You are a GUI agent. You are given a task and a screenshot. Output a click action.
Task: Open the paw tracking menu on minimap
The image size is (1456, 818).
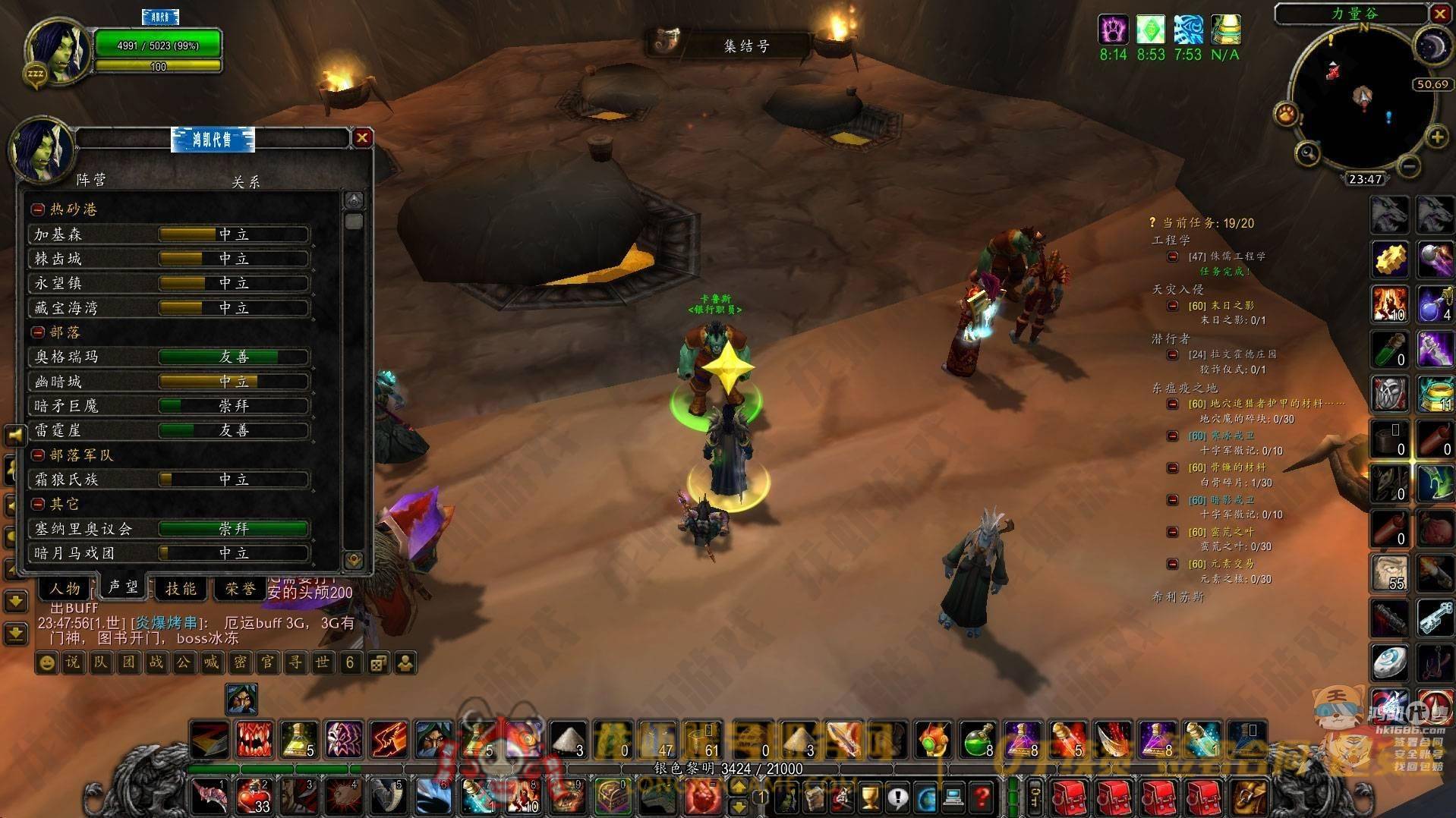[1286, 115]
